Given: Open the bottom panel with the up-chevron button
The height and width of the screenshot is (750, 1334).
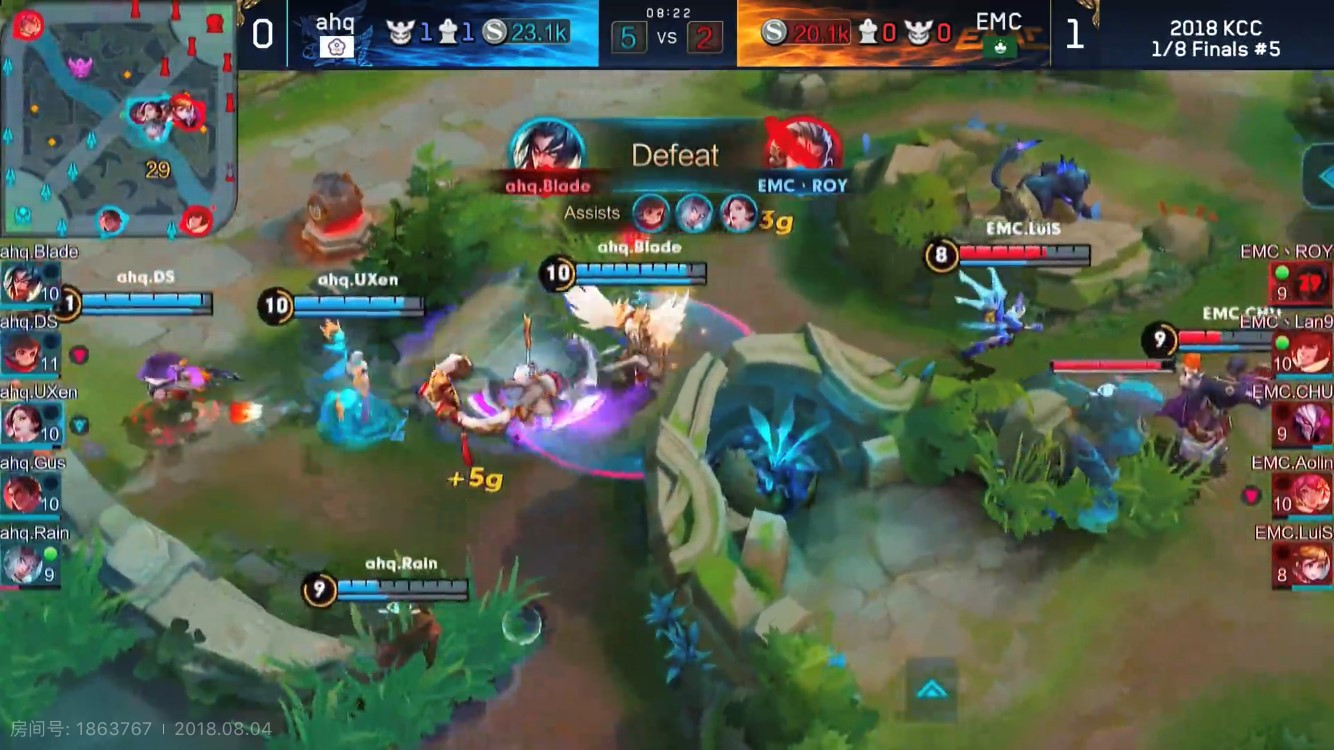Looking at the screenshot, I should click(x=931, y=689).
